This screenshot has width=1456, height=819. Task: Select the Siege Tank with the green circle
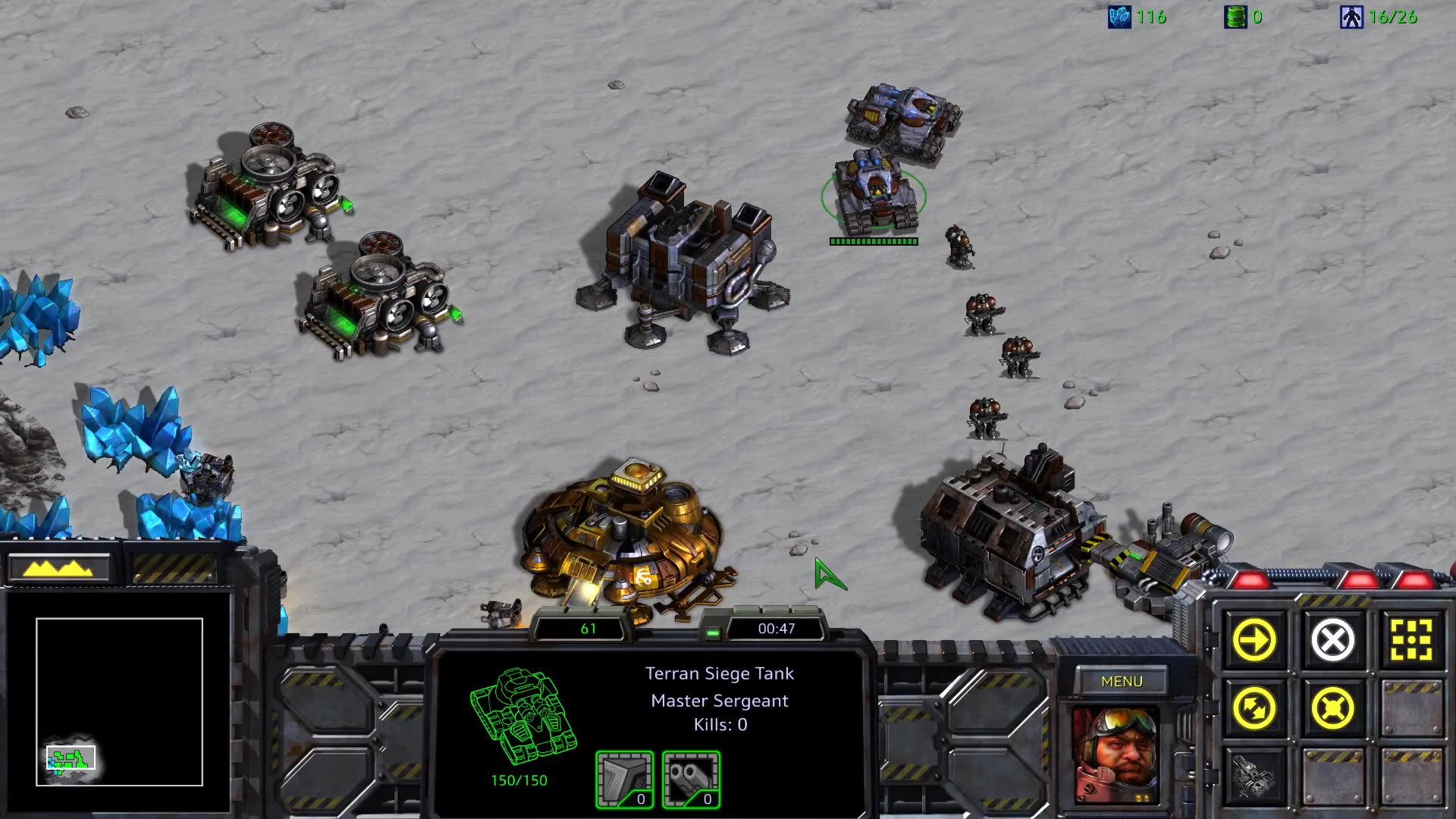(874, 193)
